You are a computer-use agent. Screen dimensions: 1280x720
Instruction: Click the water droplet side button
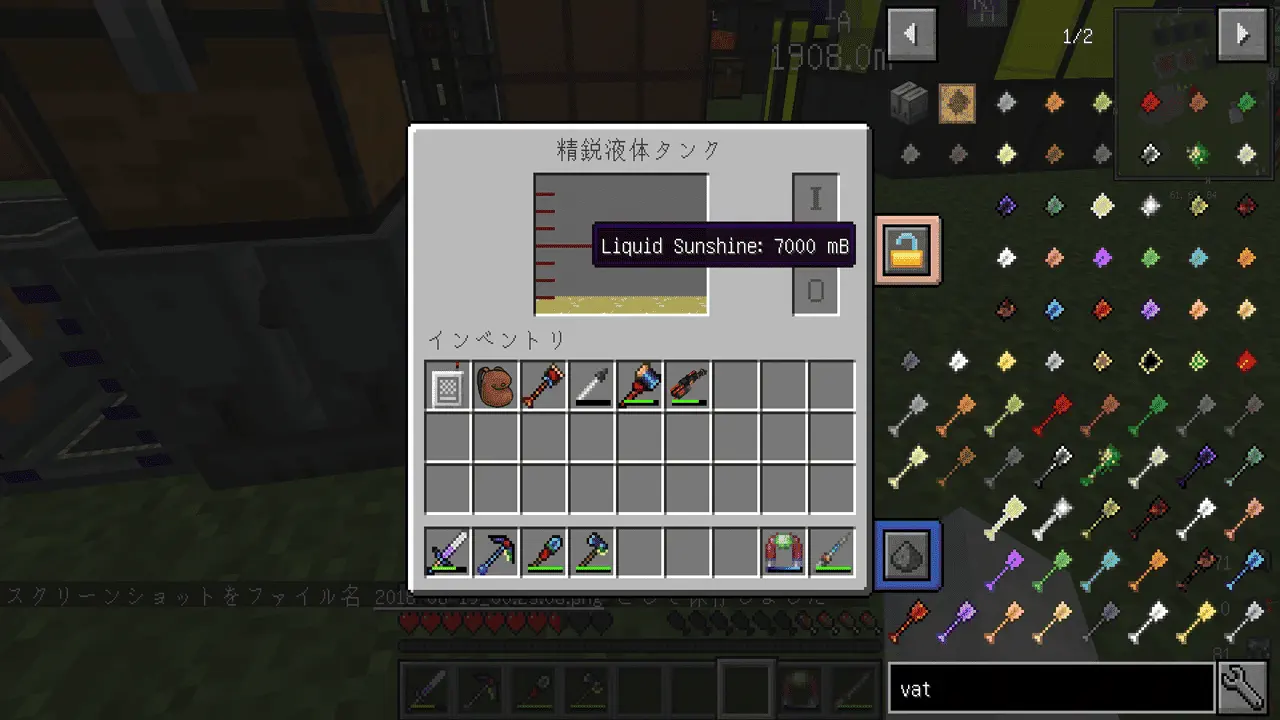point(907,554)
